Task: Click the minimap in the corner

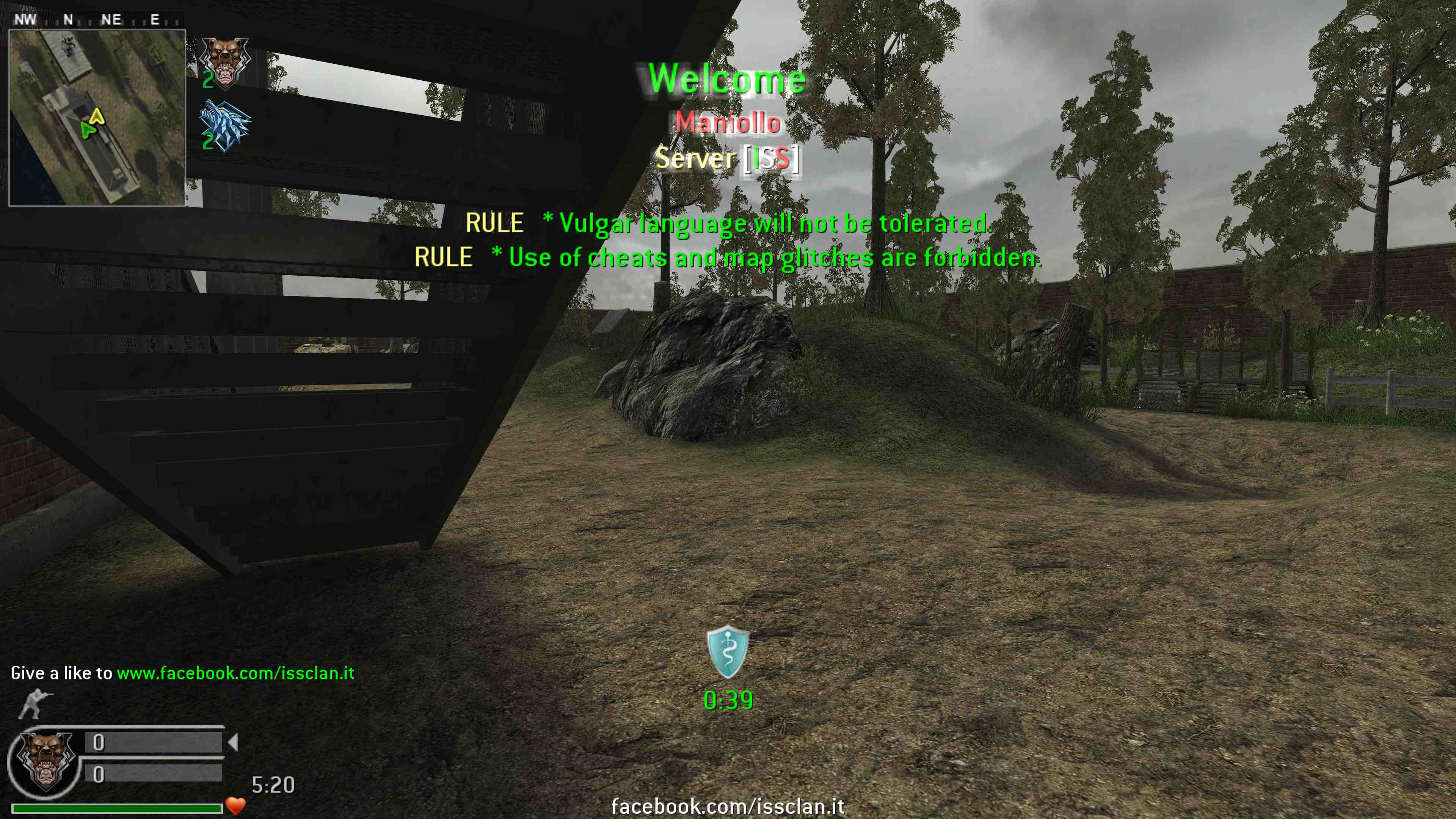Action: click(x=97, y=118)
